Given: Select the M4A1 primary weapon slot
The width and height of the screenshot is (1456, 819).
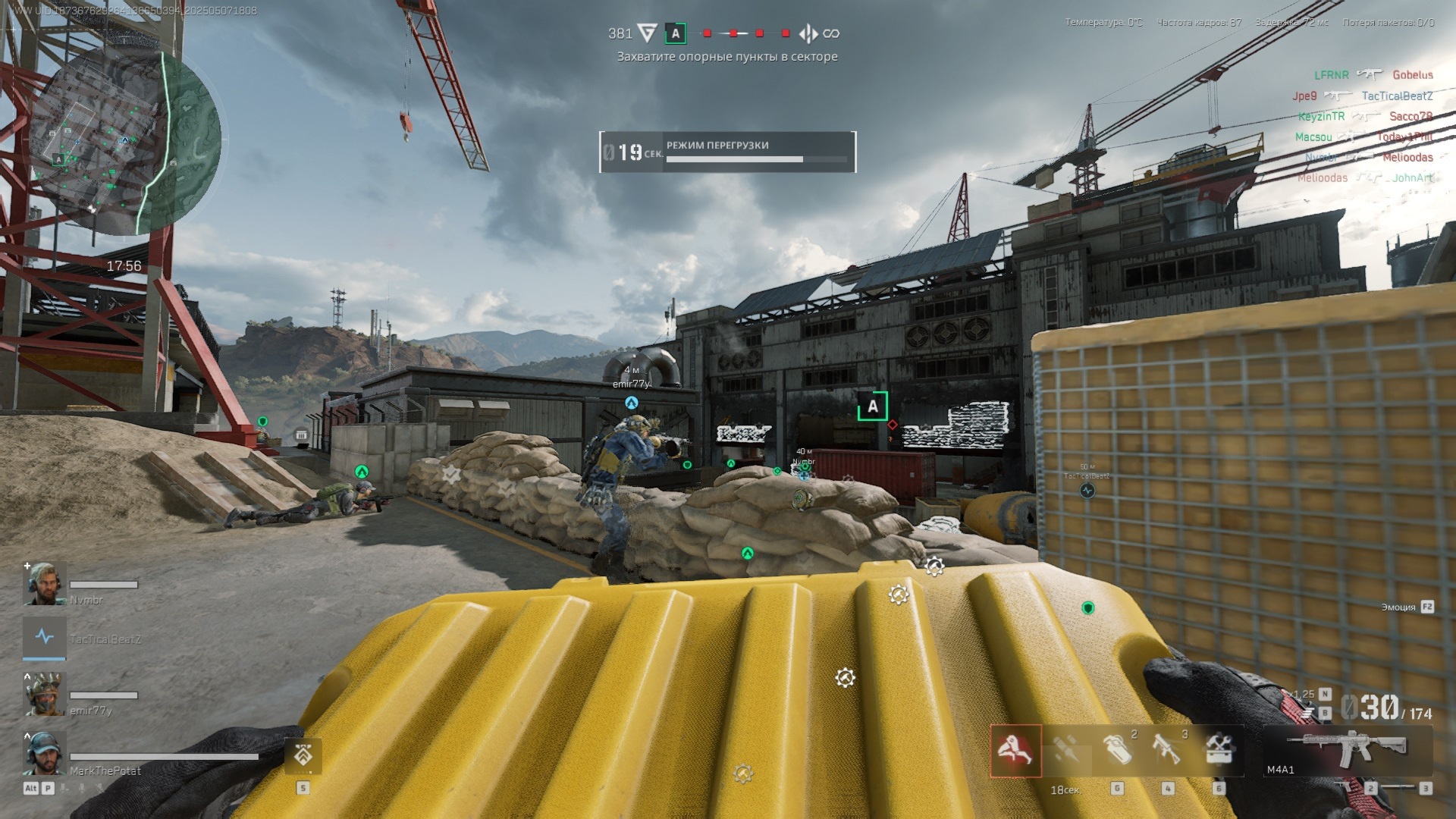Looking at the screenshot, I should pyautogui.click(x=1348, y=751).
